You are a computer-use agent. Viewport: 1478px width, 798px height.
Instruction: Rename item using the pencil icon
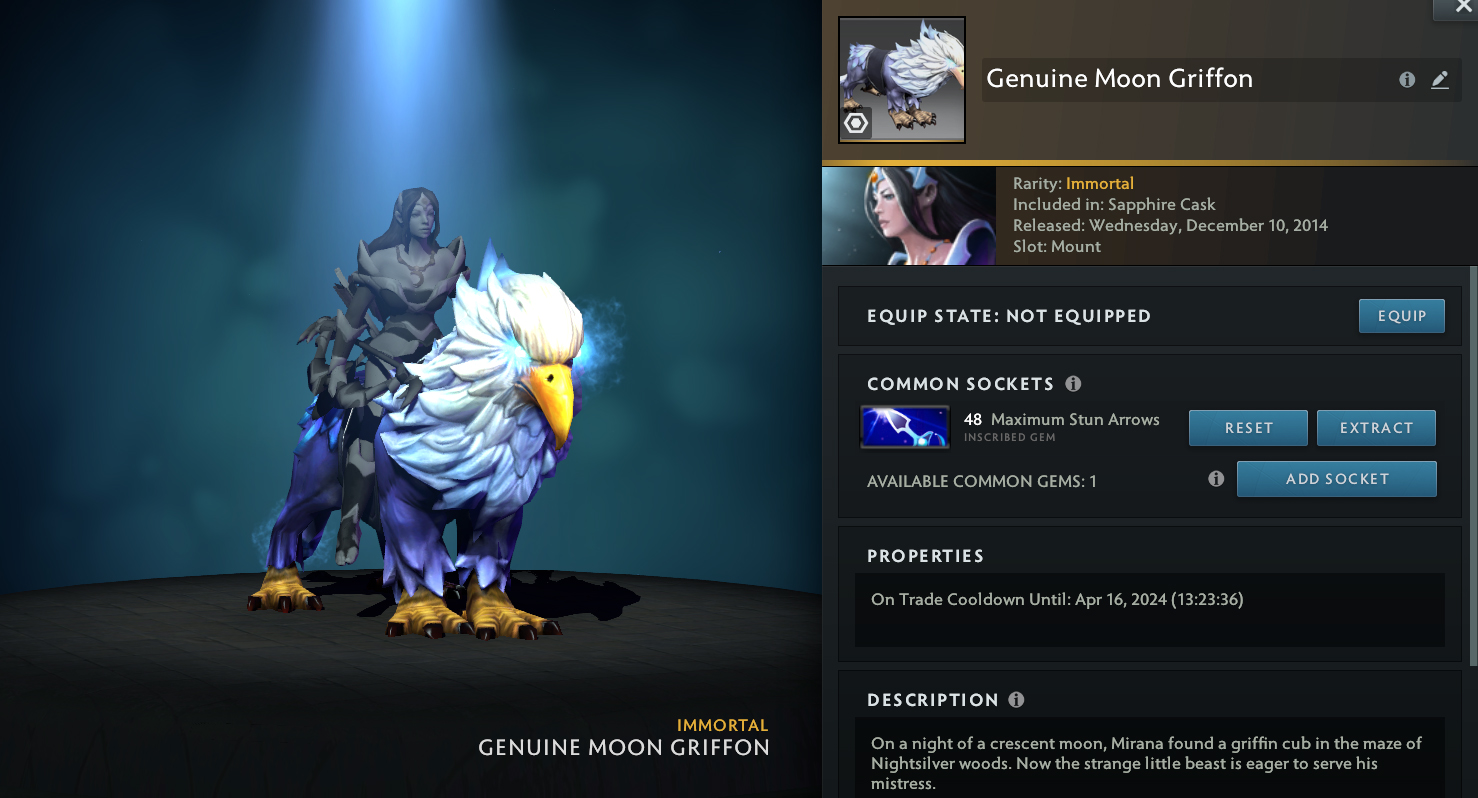click(x=1440, y=80)
